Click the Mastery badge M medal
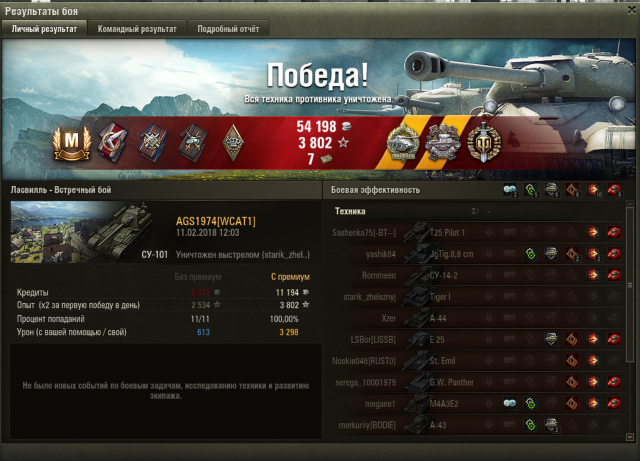Image resolution: width=640 pixels, height=461 pixels. click(x=70, y=146)
